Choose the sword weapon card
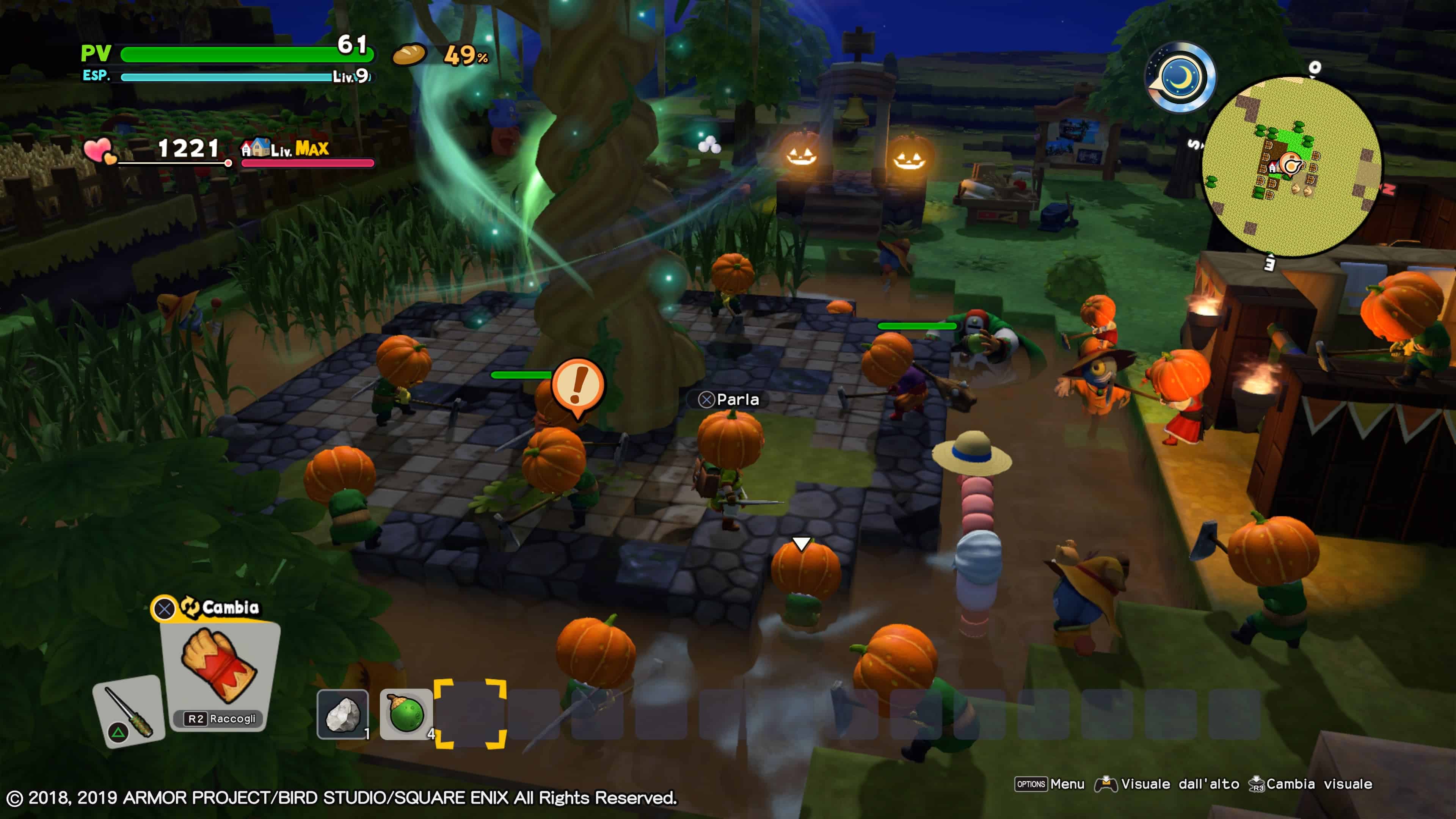 (x=129, y=711)
